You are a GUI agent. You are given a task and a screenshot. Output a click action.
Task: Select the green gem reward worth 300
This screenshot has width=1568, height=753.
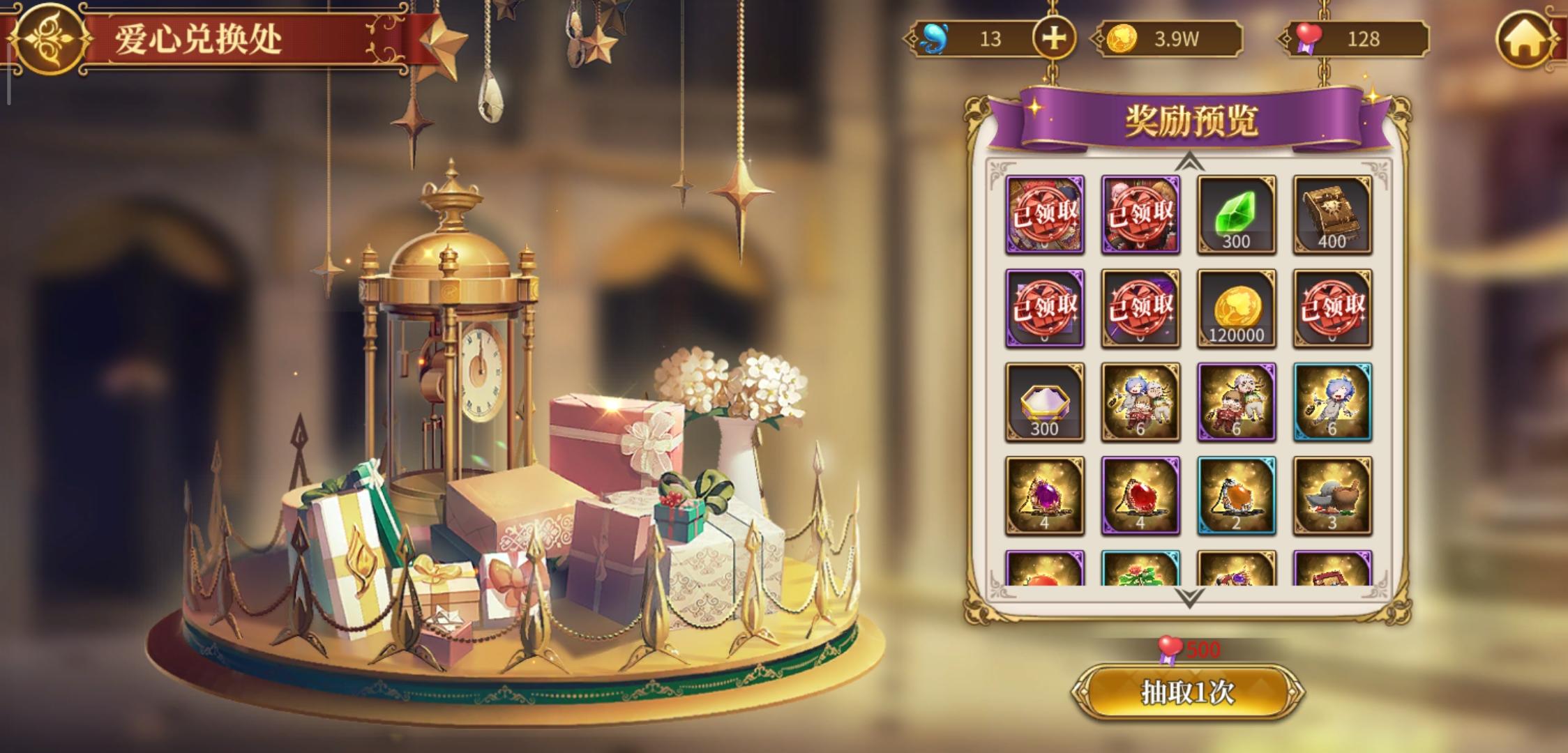1235,214
